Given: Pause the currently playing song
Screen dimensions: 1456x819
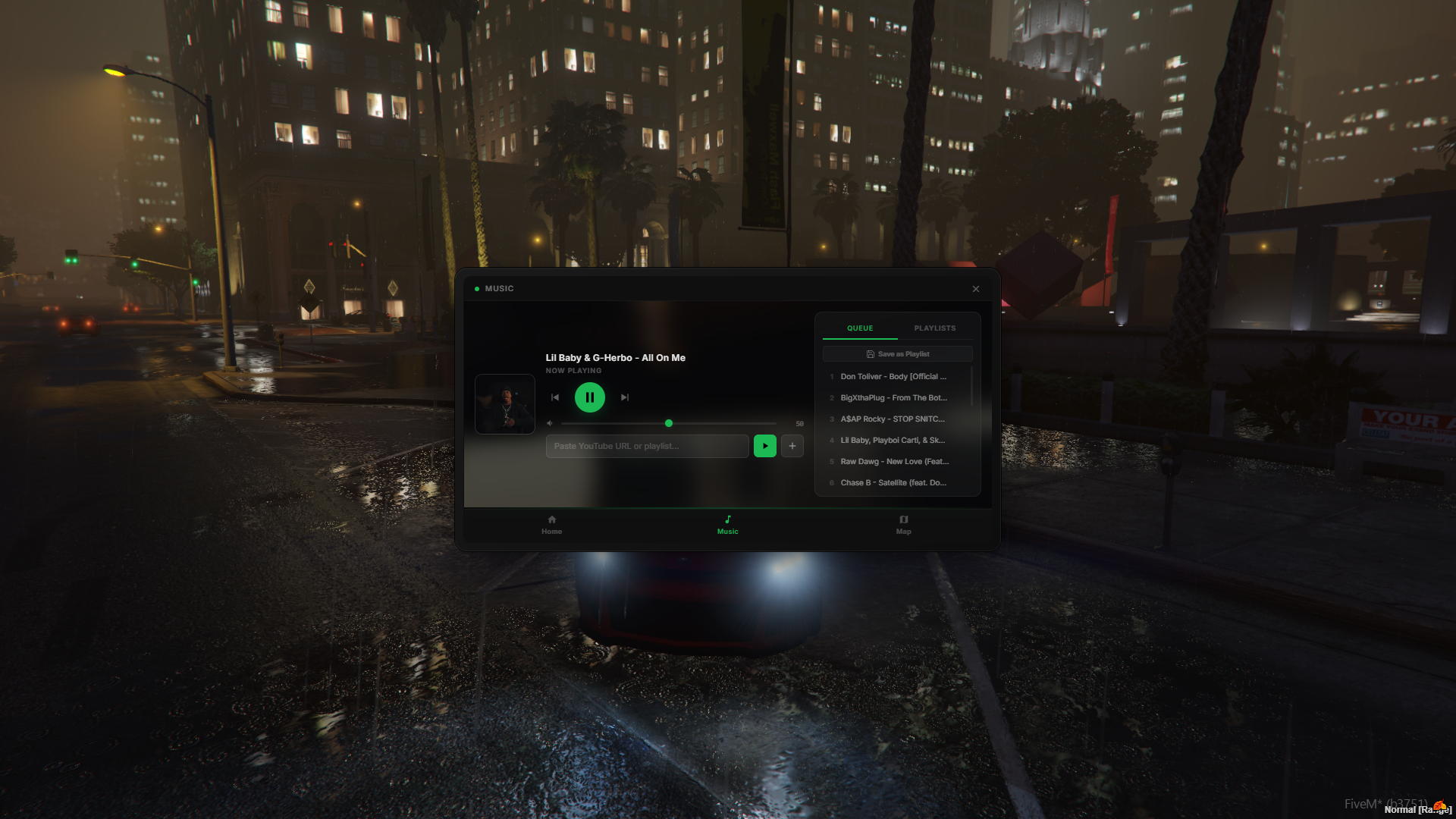Looking at the screenshot, I should point(590,397).
